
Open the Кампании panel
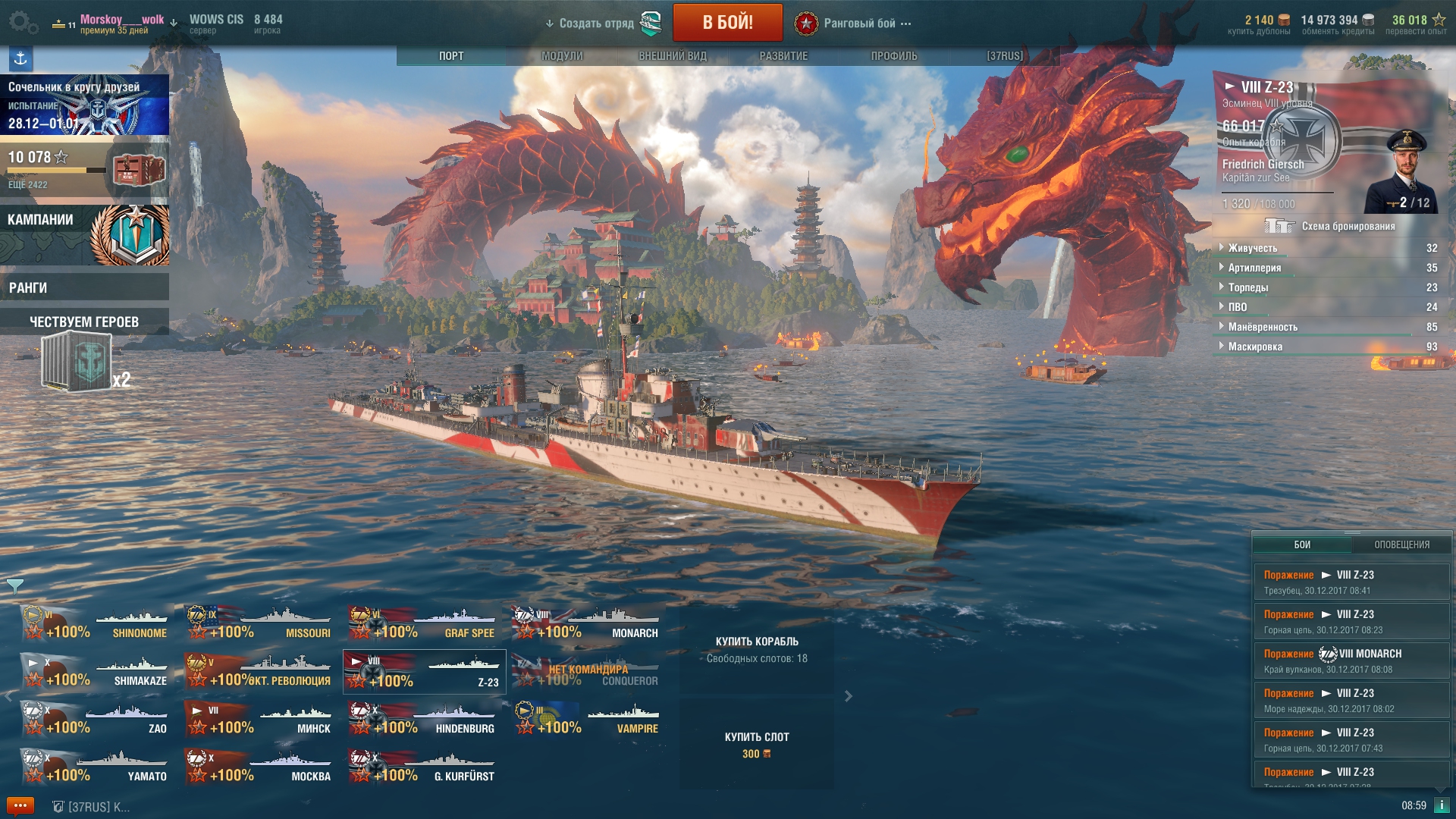click(x=84, y=235)
